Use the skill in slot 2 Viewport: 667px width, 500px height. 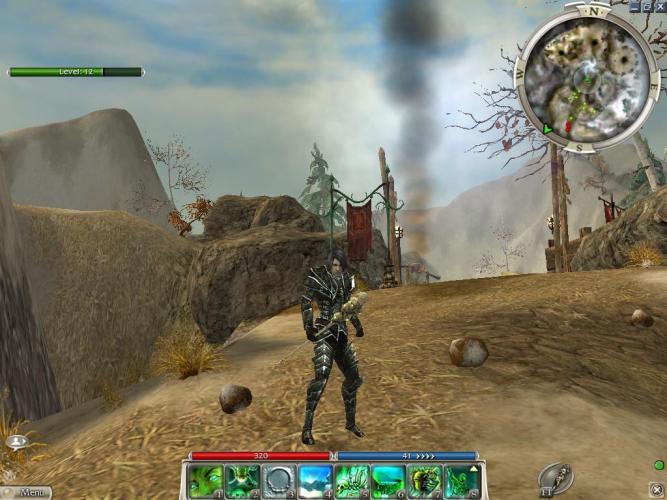click(242, 481)
